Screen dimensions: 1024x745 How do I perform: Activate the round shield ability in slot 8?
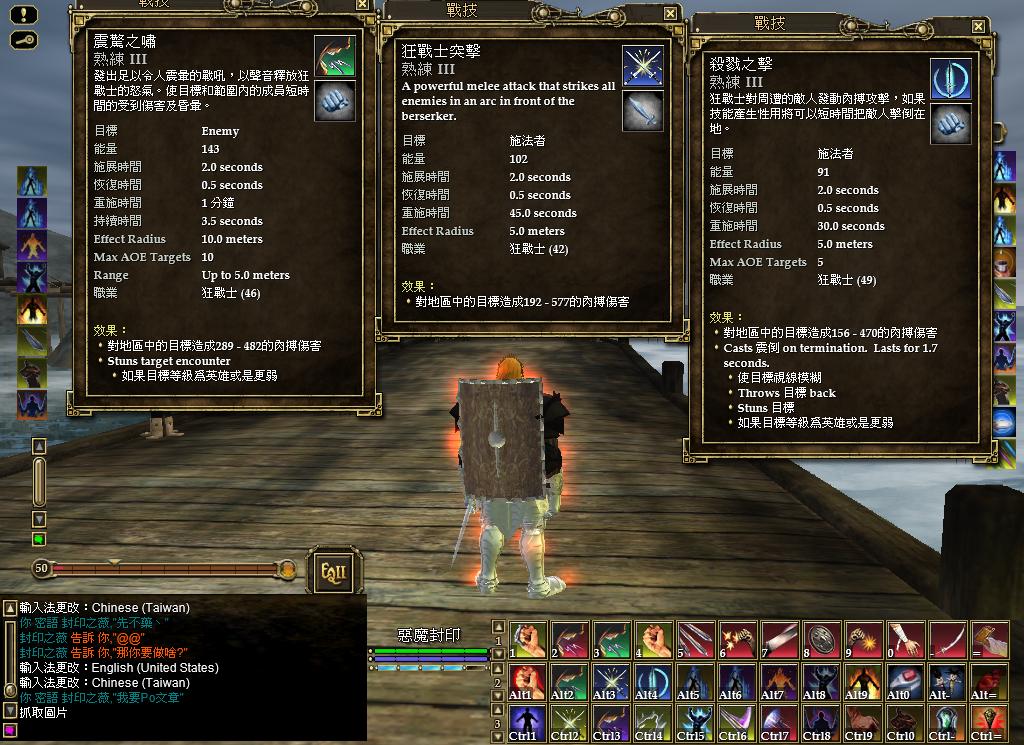819,639
